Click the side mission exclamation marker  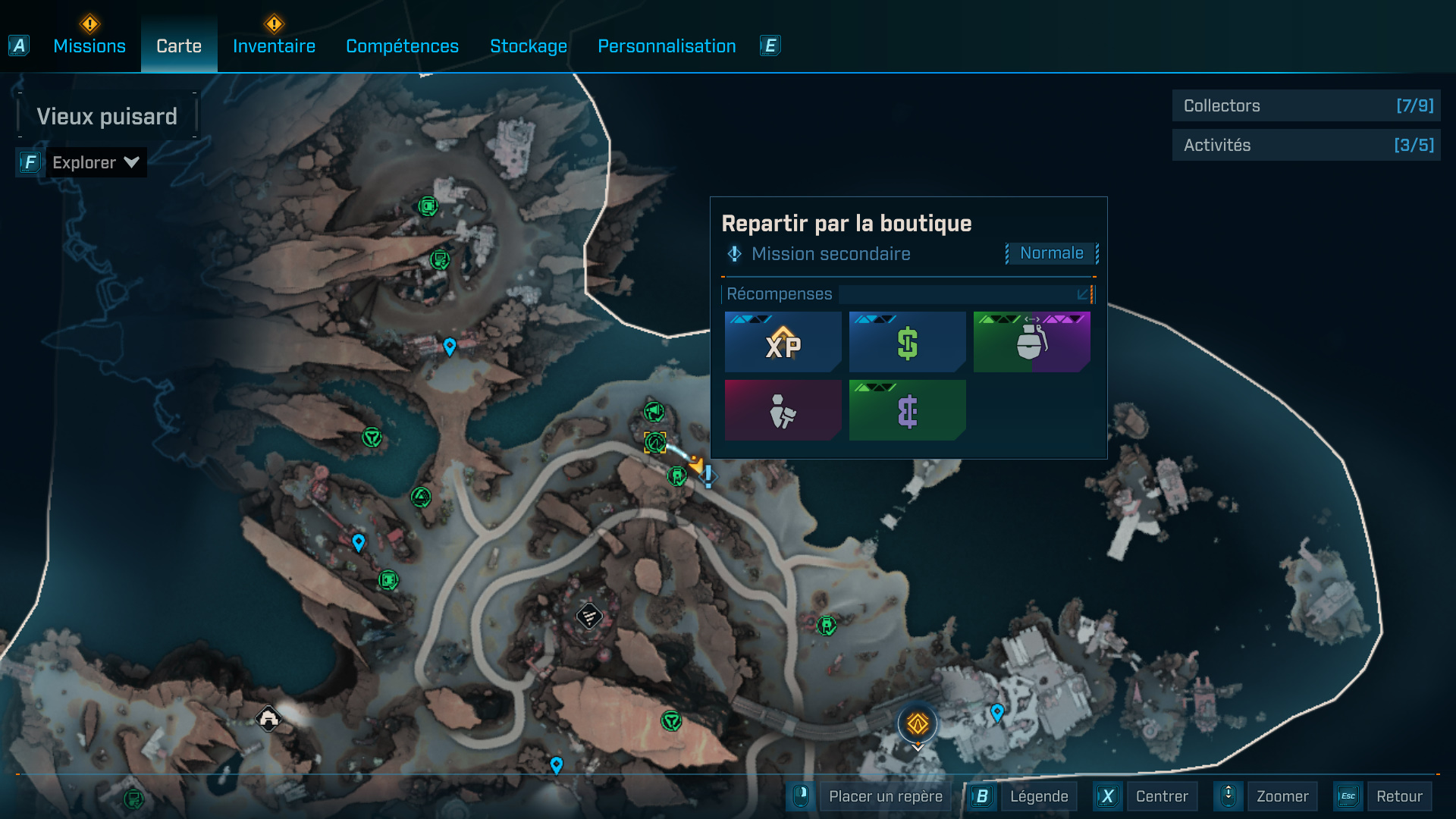[x=708, y=476]
